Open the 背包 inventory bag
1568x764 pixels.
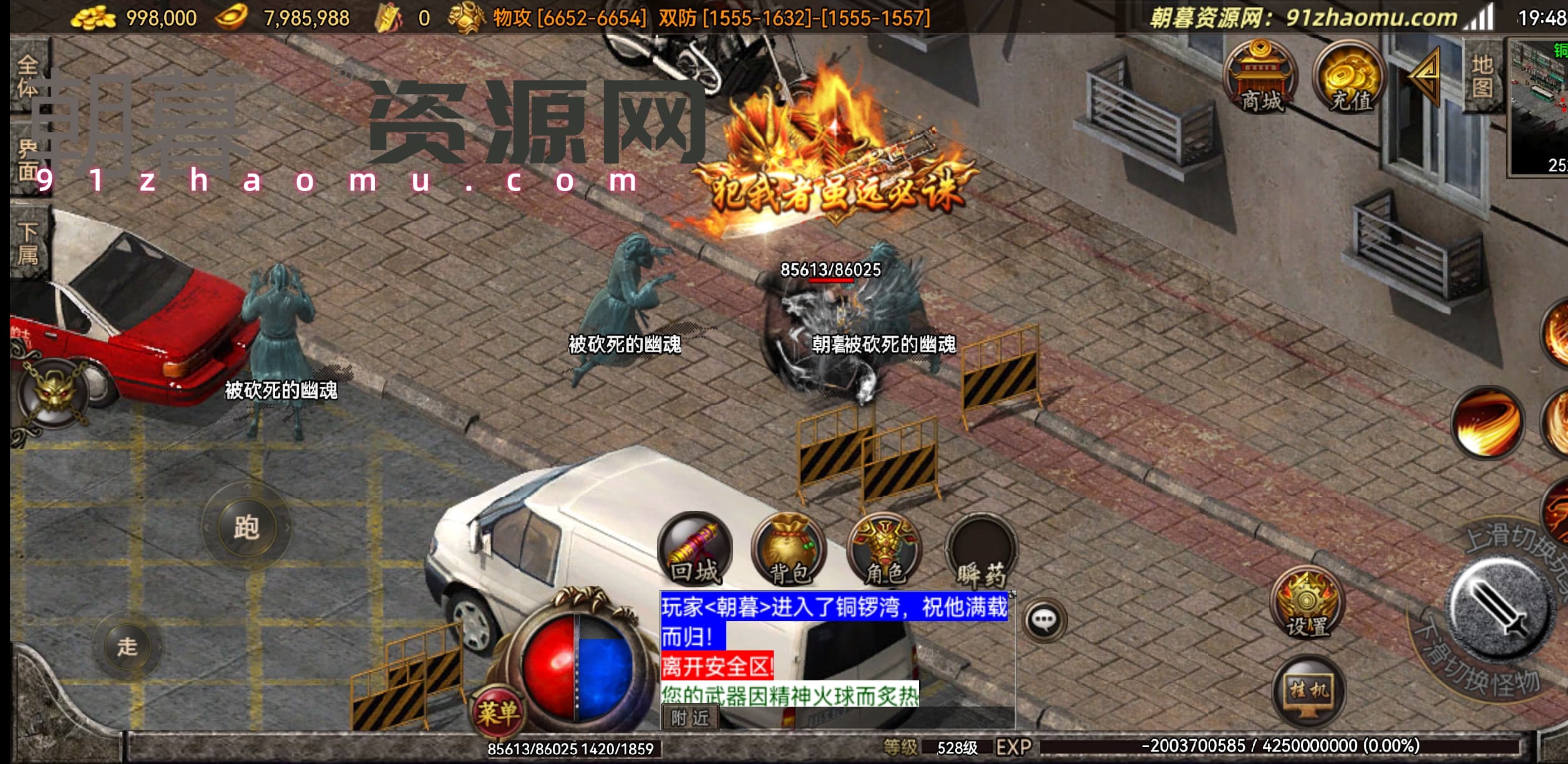pyautogui.click(x=789, y=551)
